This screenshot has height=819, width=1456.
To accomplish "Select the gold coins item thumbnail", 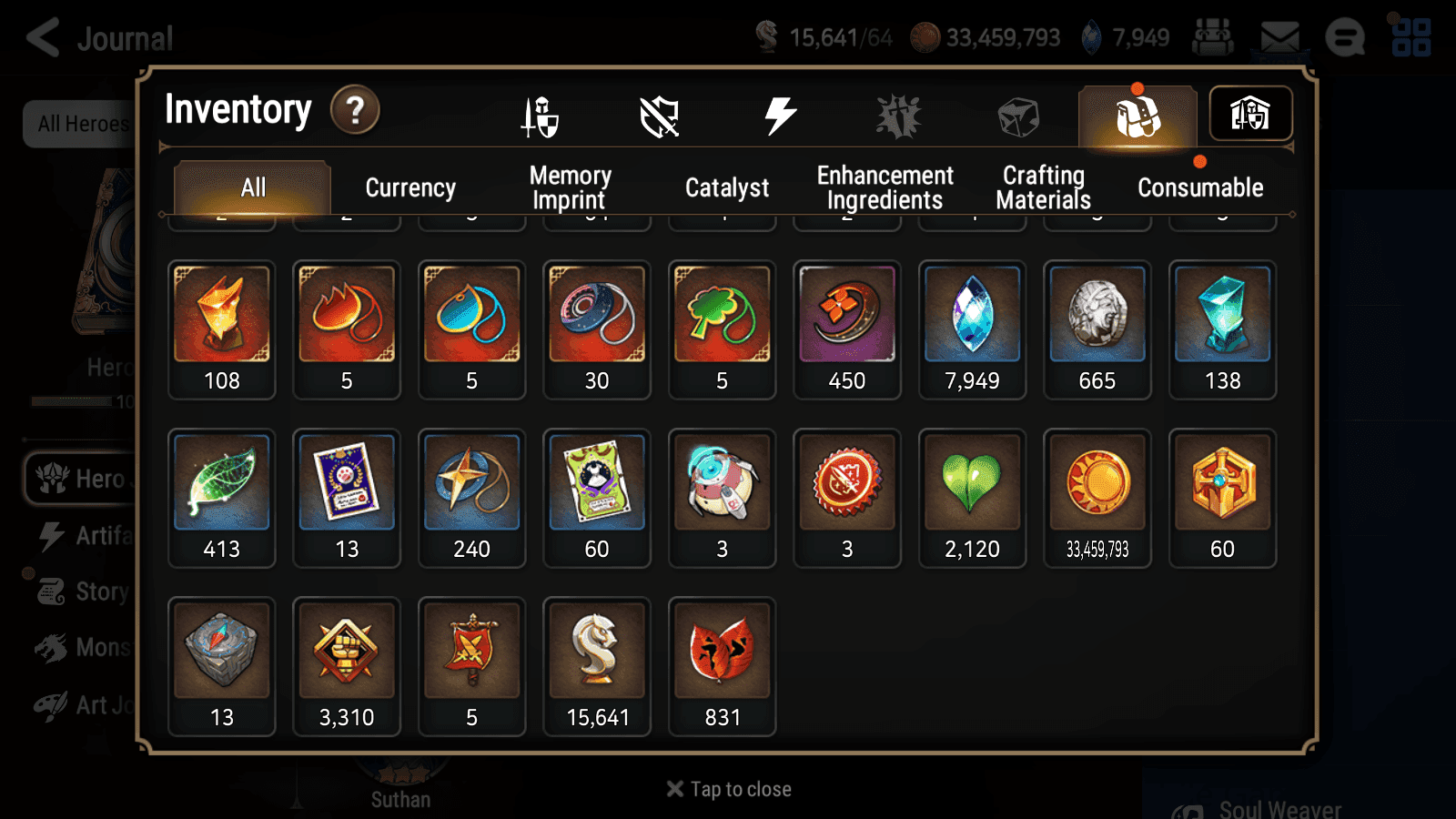I will [1097, 484].
